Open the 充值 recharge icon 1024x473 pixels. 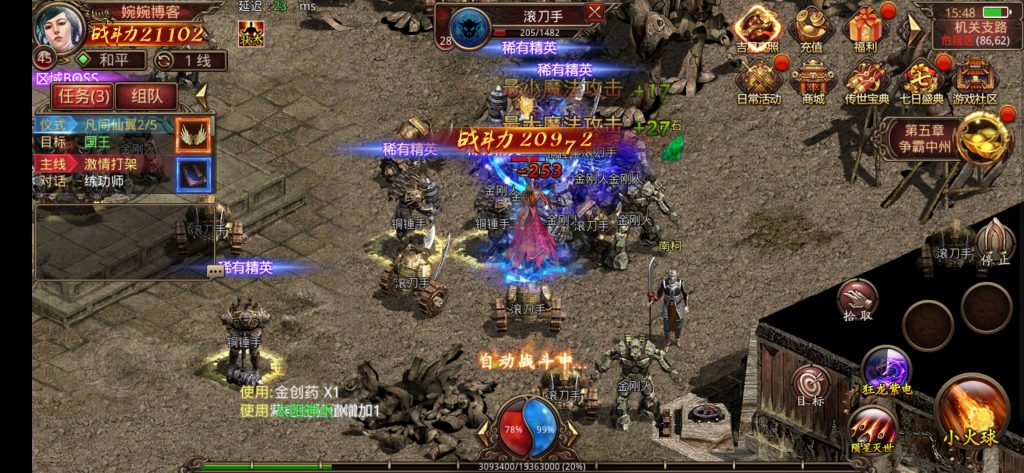(812, 28)
